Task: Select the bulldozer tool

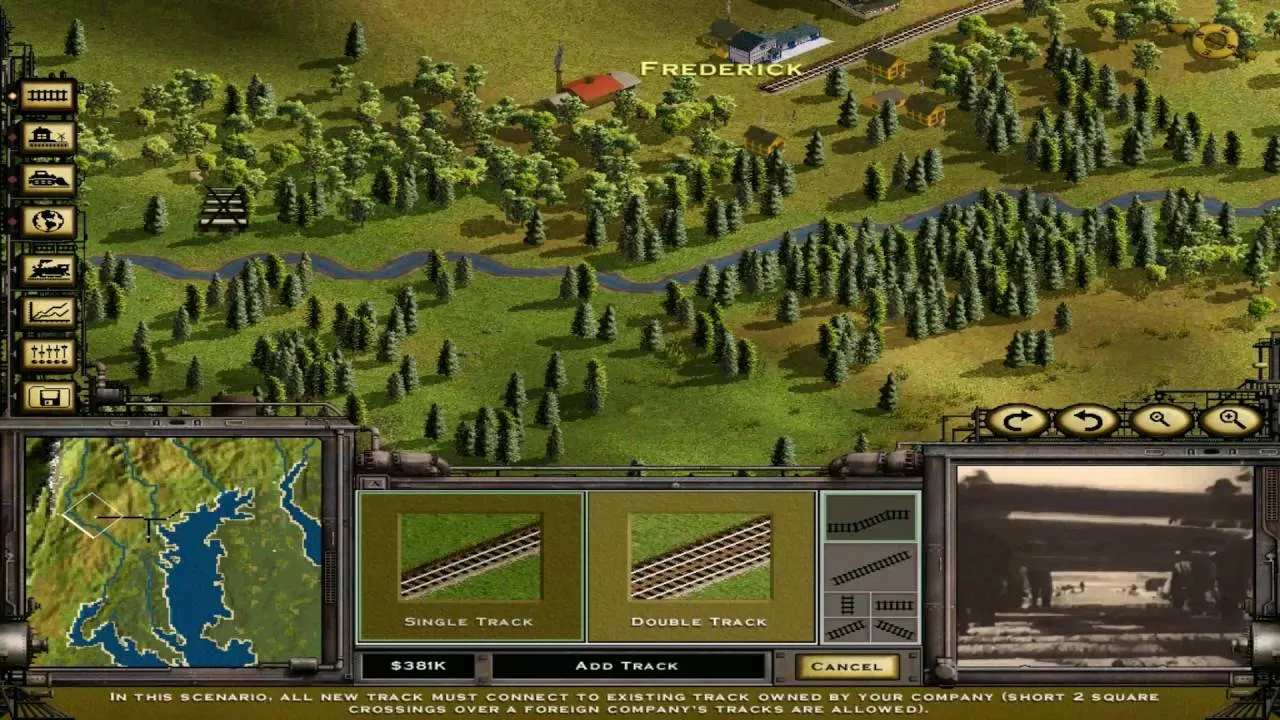Action: [47, 180]
